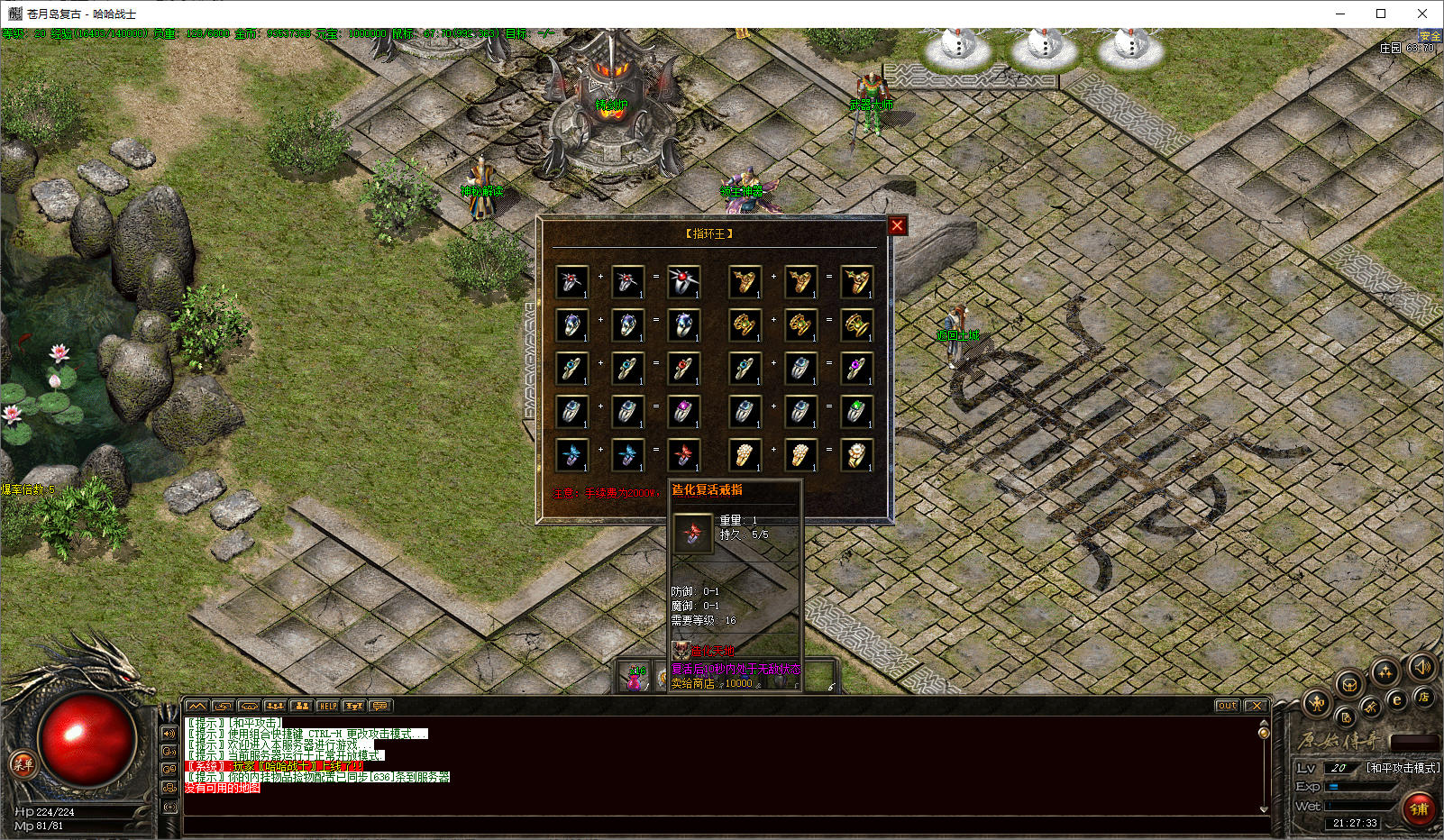Select the pearl flower gold ring result

tap(856, 455)
